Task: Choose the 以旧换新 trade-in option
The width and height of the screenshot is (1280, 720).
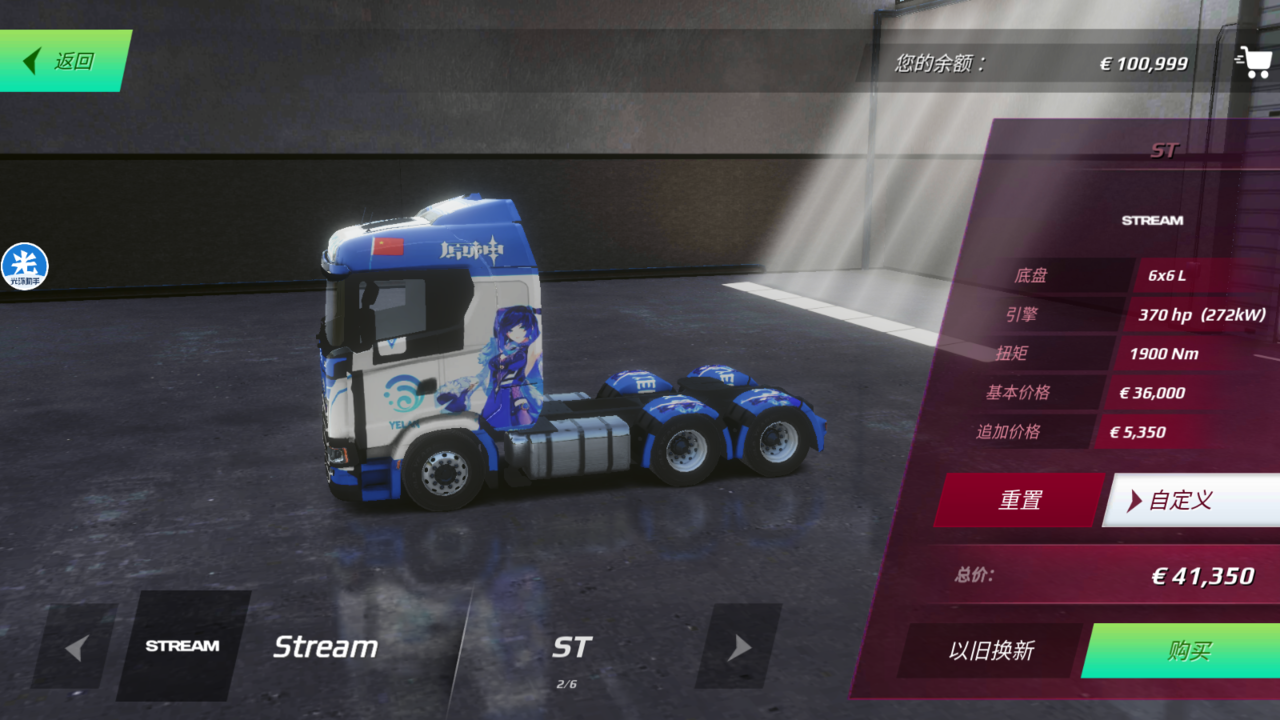Action: (x=991, y=651)
